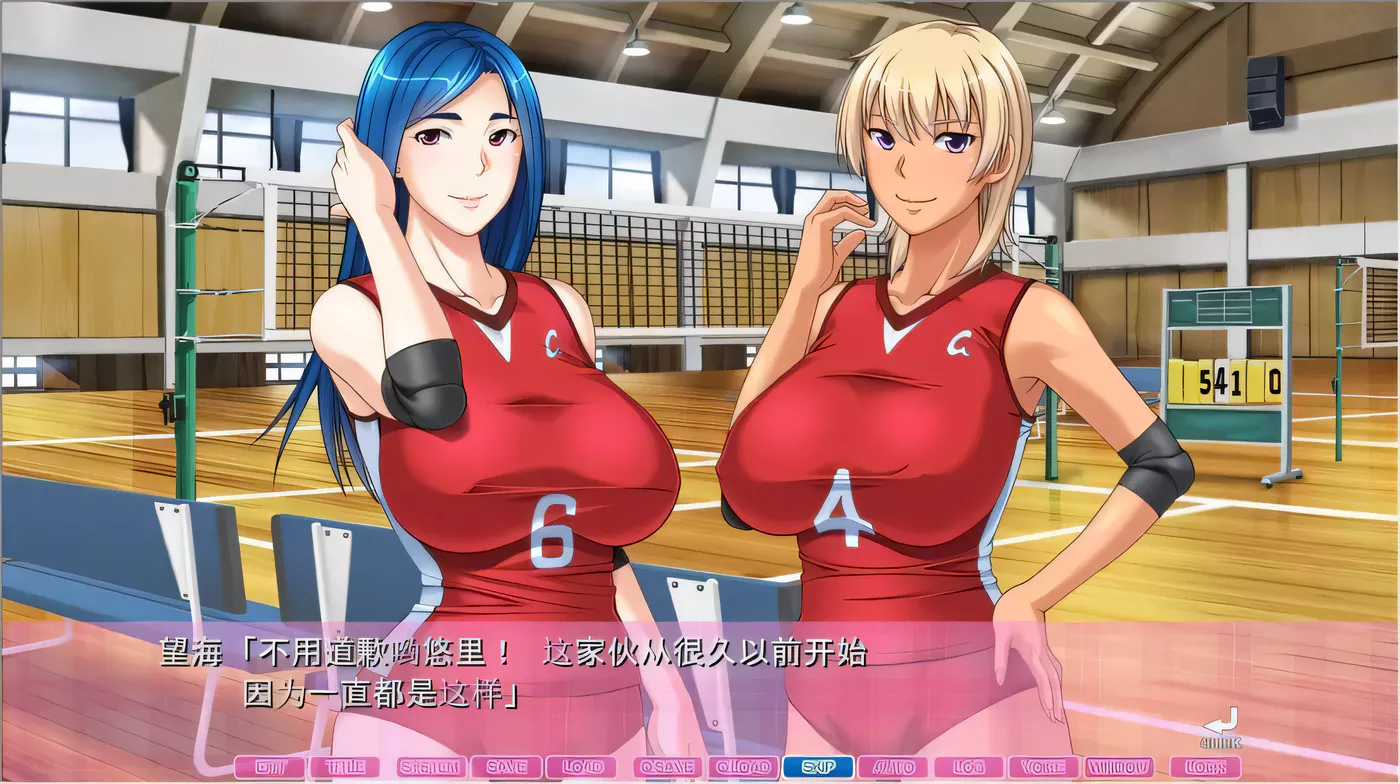The width and height of the screenshot is (1400, 784).
Task: Return to the TITLE screen
Action: click(344, 768)
